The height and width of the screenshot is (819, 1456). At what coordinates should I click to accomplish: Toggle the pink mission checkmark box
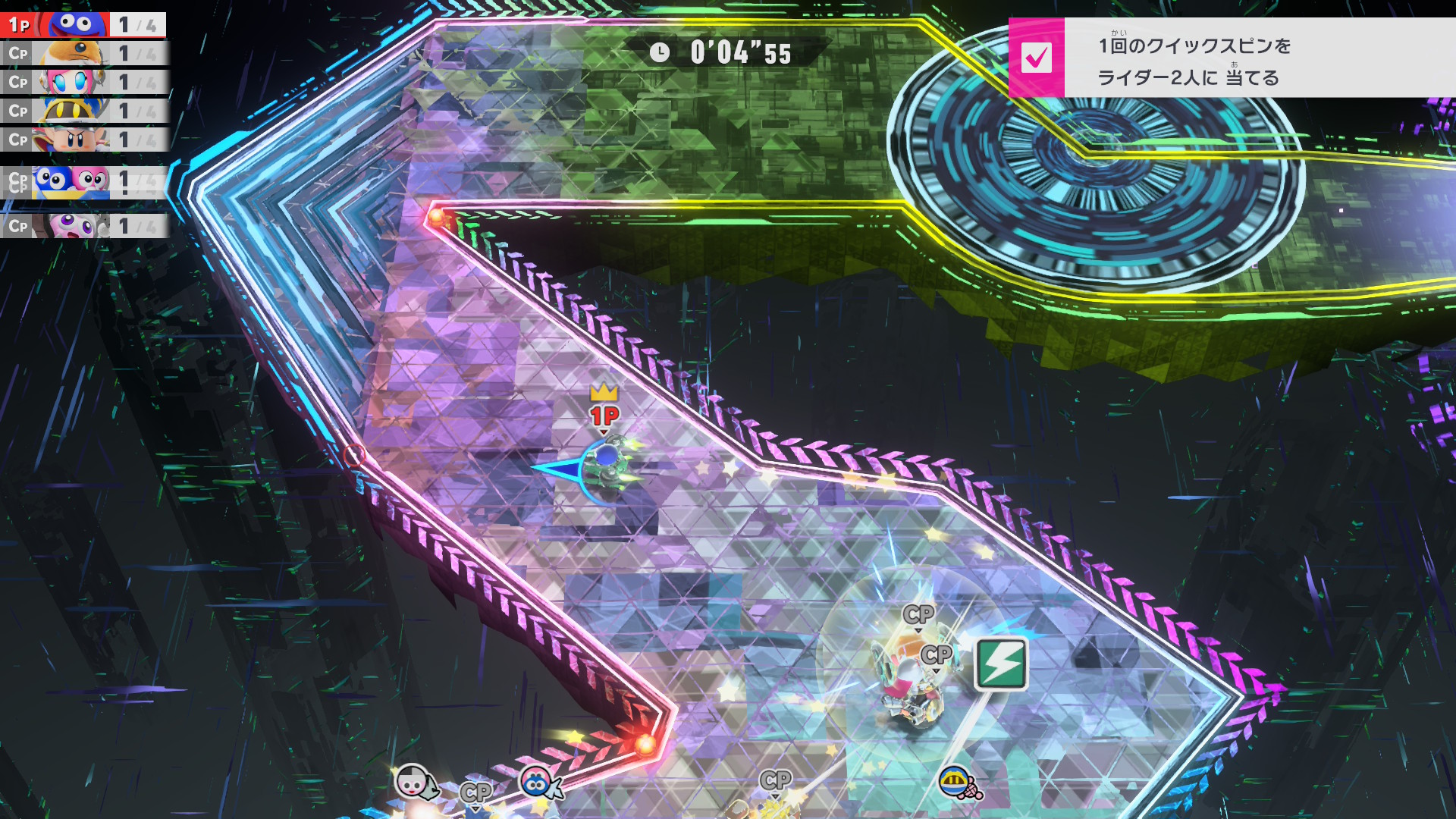point(1036,58)
